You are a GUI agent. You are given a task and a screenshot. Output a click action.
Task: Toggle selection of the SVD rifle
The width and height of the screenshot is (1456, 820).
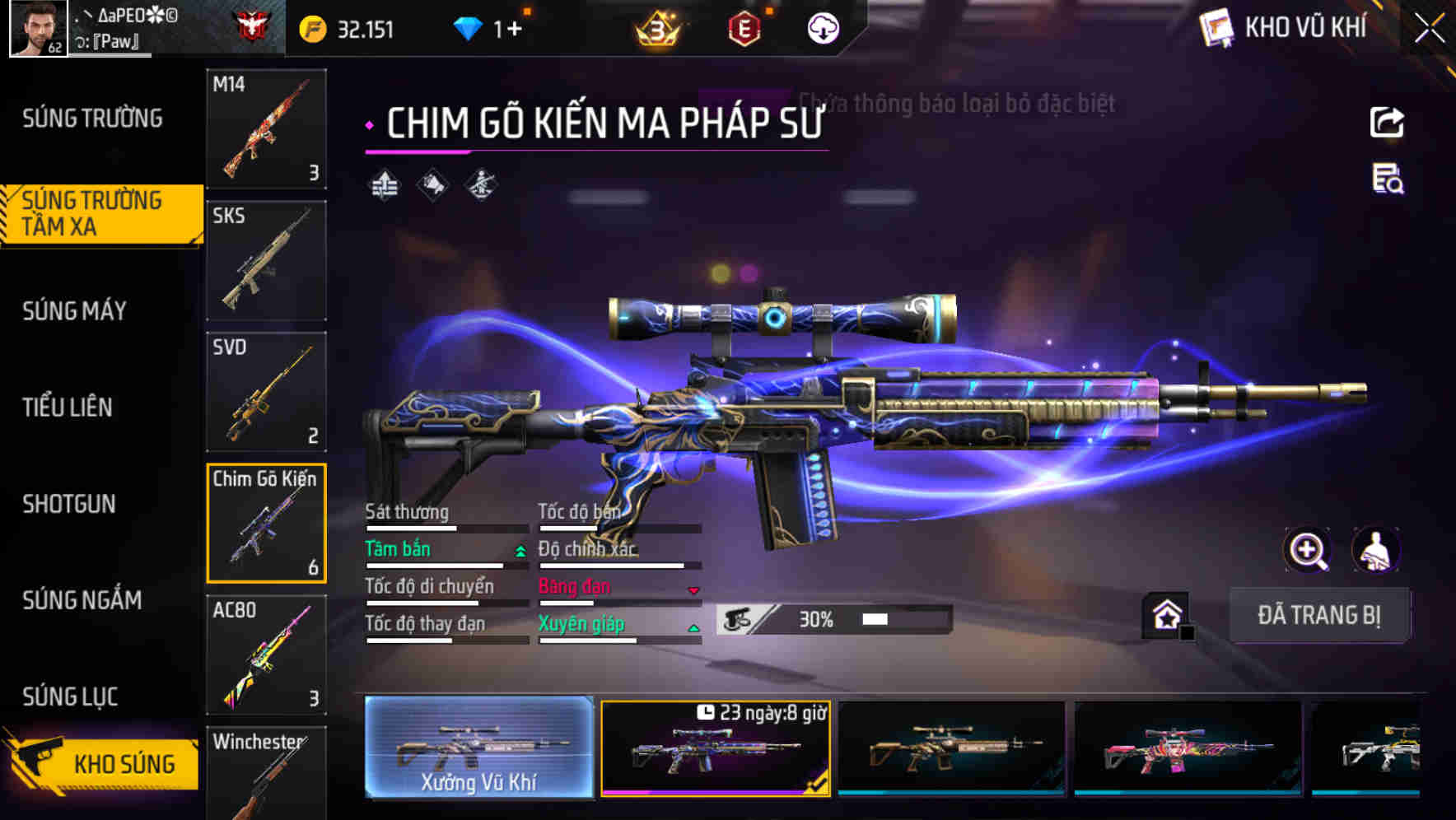(266, 393)
